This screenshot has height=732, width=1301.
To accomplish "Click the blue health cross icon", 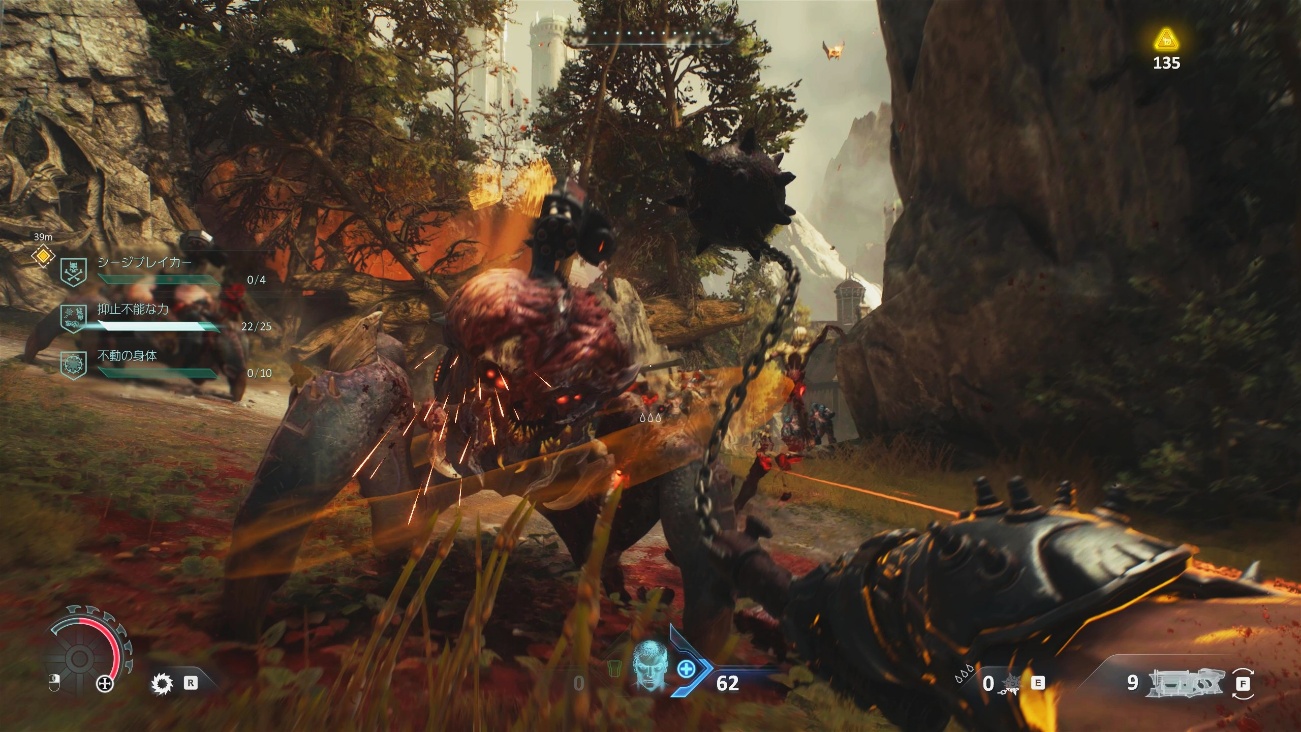I will [686, 667].
